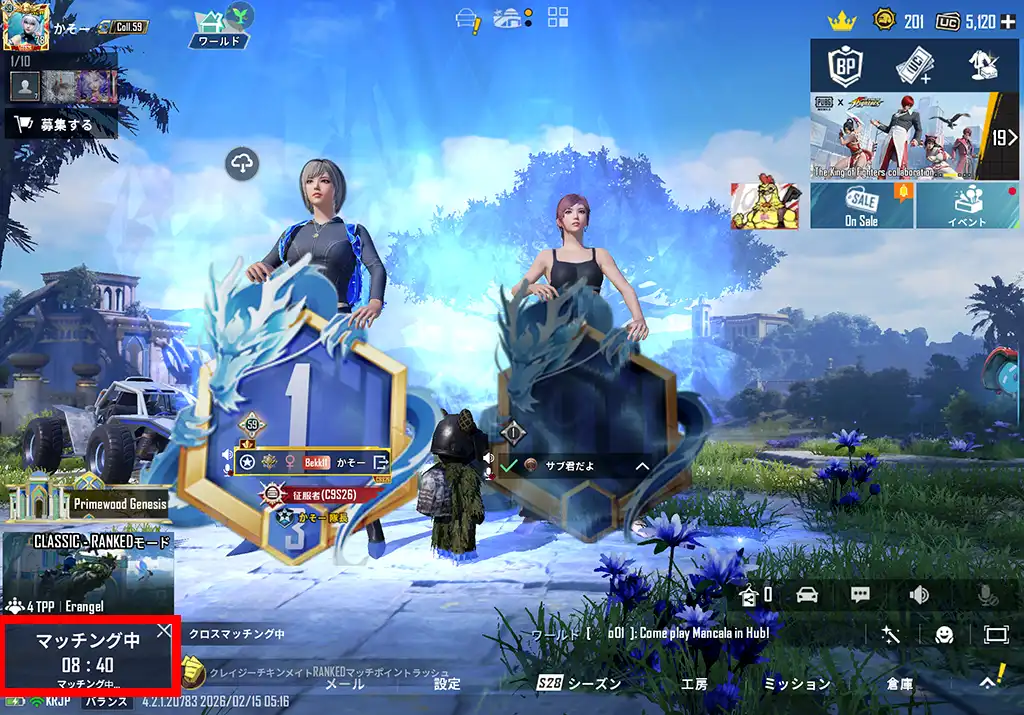Screen dimensions: 1024x715
Task: Open メール mail
Action: coord(345,684)
